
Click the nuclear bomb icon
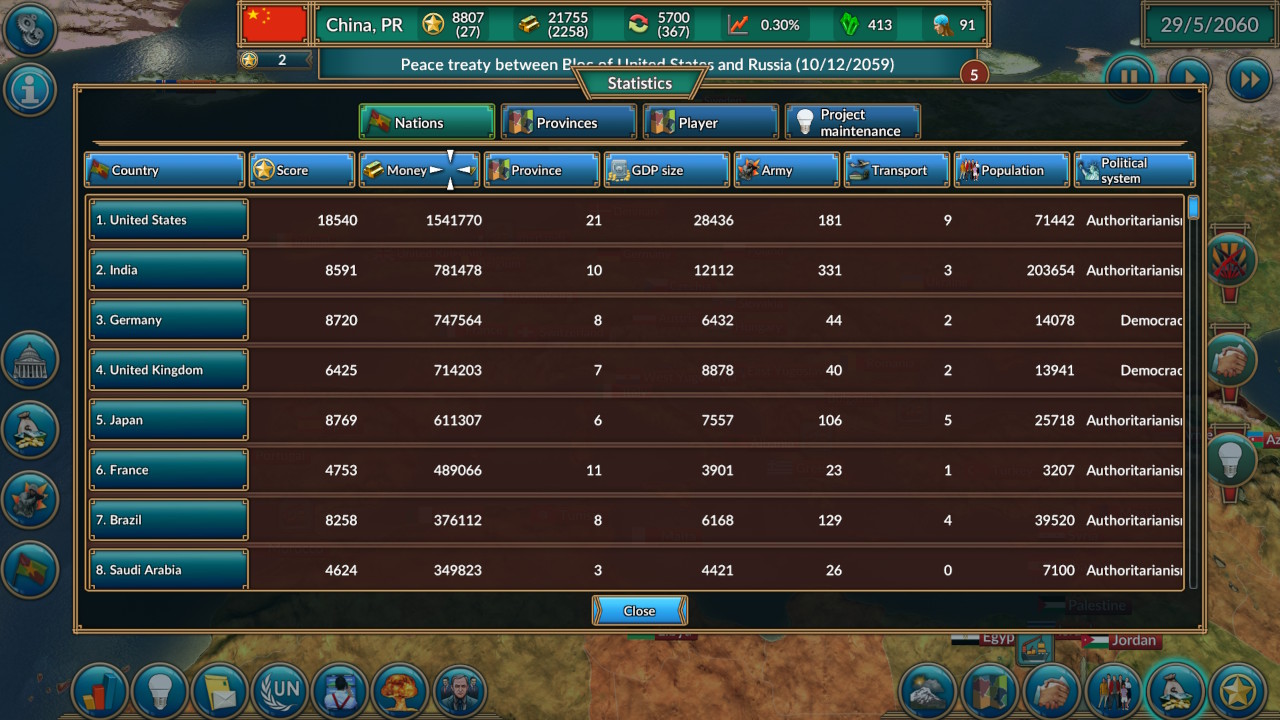point(400,691)
